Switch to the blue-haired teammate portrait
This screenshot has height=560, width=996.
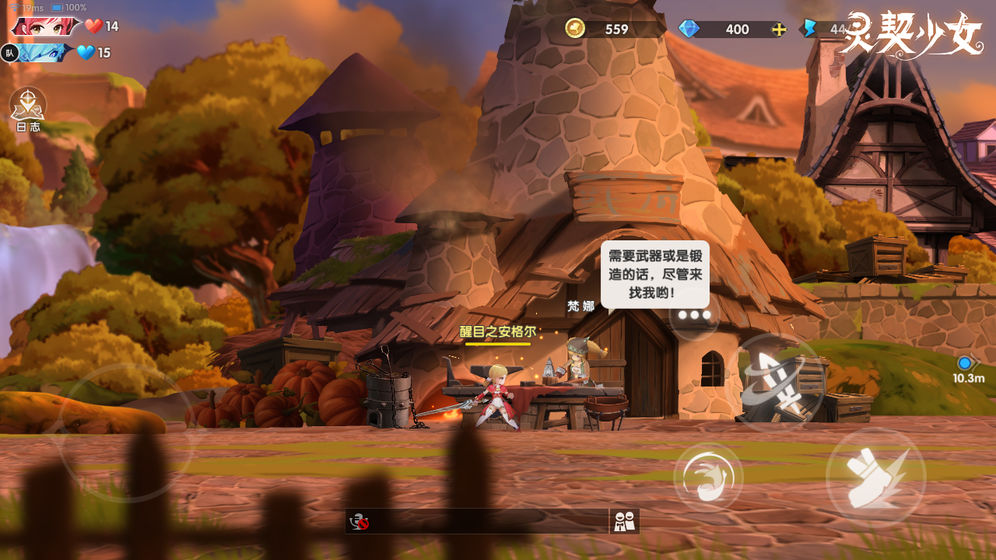(x=45, y=52)
